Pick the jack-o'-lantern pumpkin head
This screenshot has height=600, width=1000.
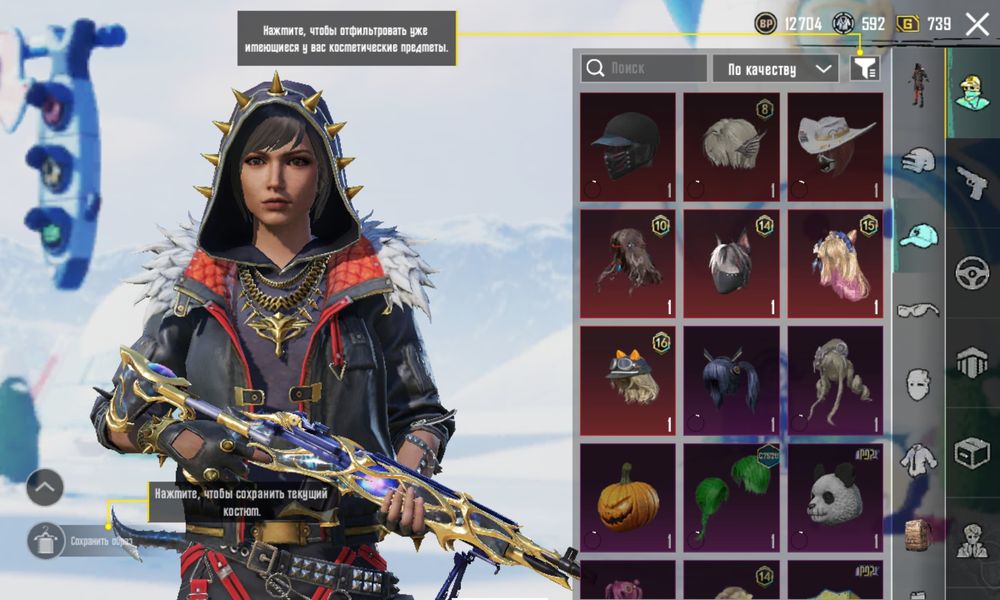pyautogui.click(x=628, y=496)
